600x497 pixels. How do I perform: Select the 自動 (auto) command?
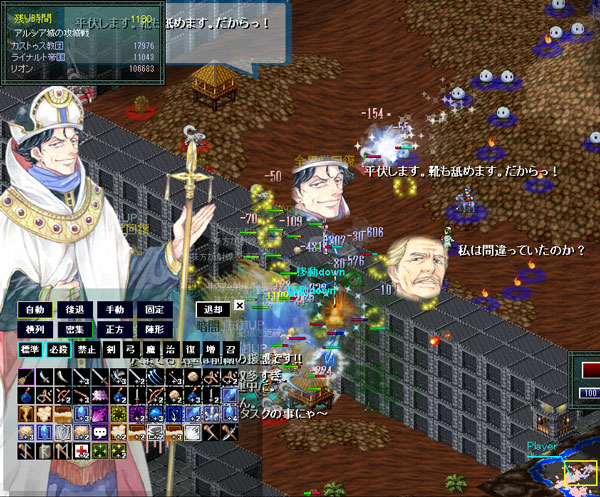[33, 309]
